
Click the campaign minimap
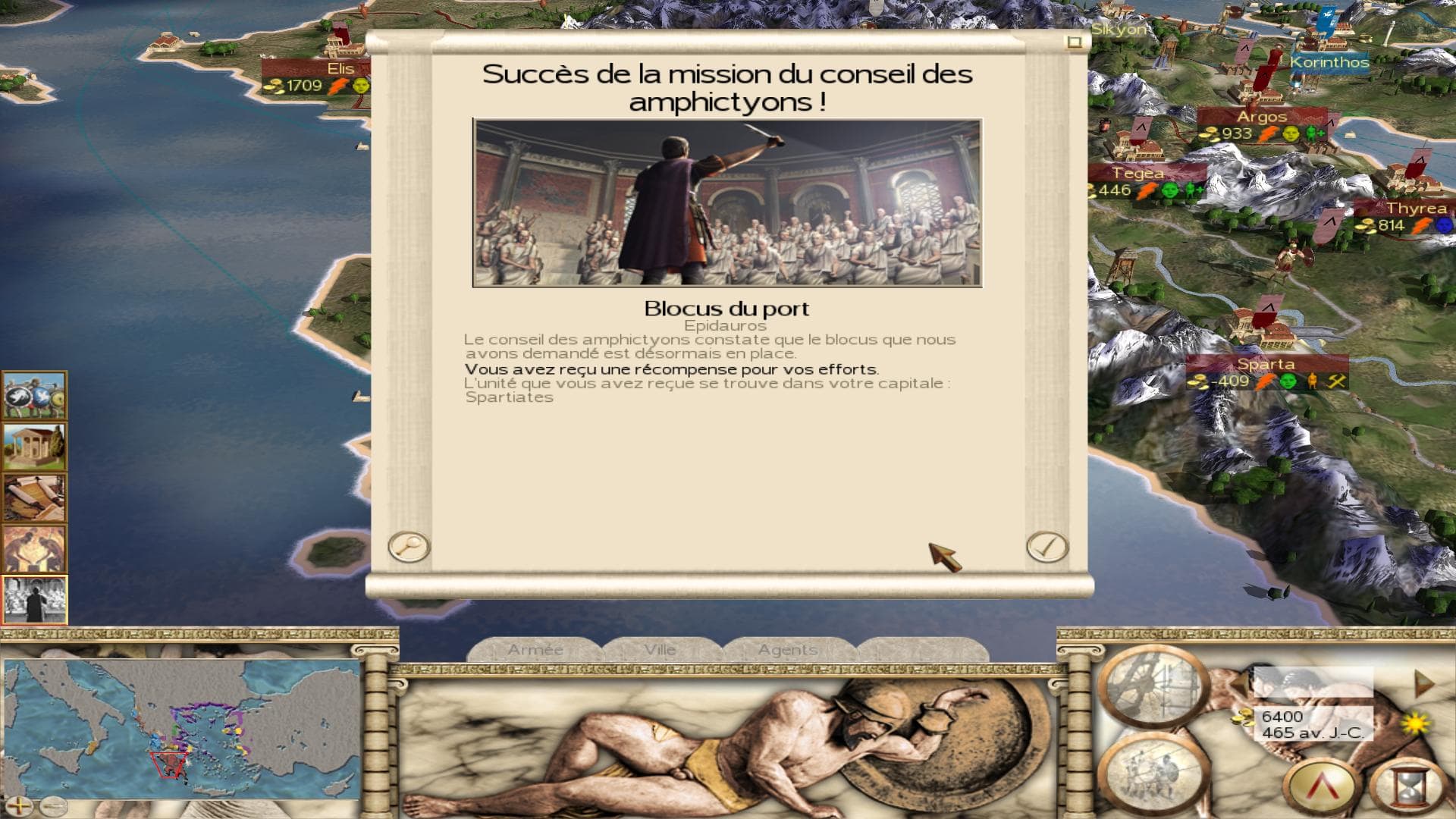(x=182, y=728)
